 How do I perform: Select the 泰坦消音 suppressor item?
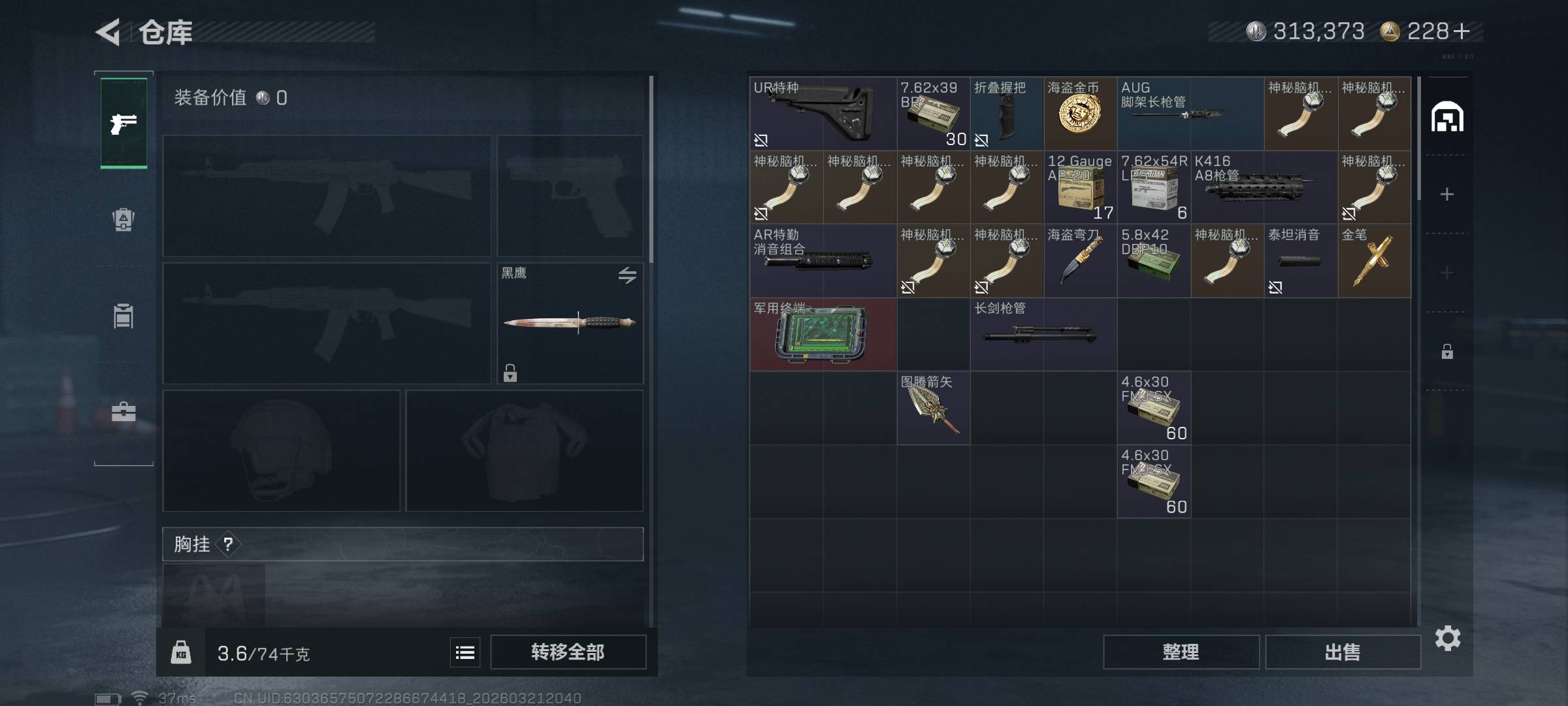(x=1300, y=261)
